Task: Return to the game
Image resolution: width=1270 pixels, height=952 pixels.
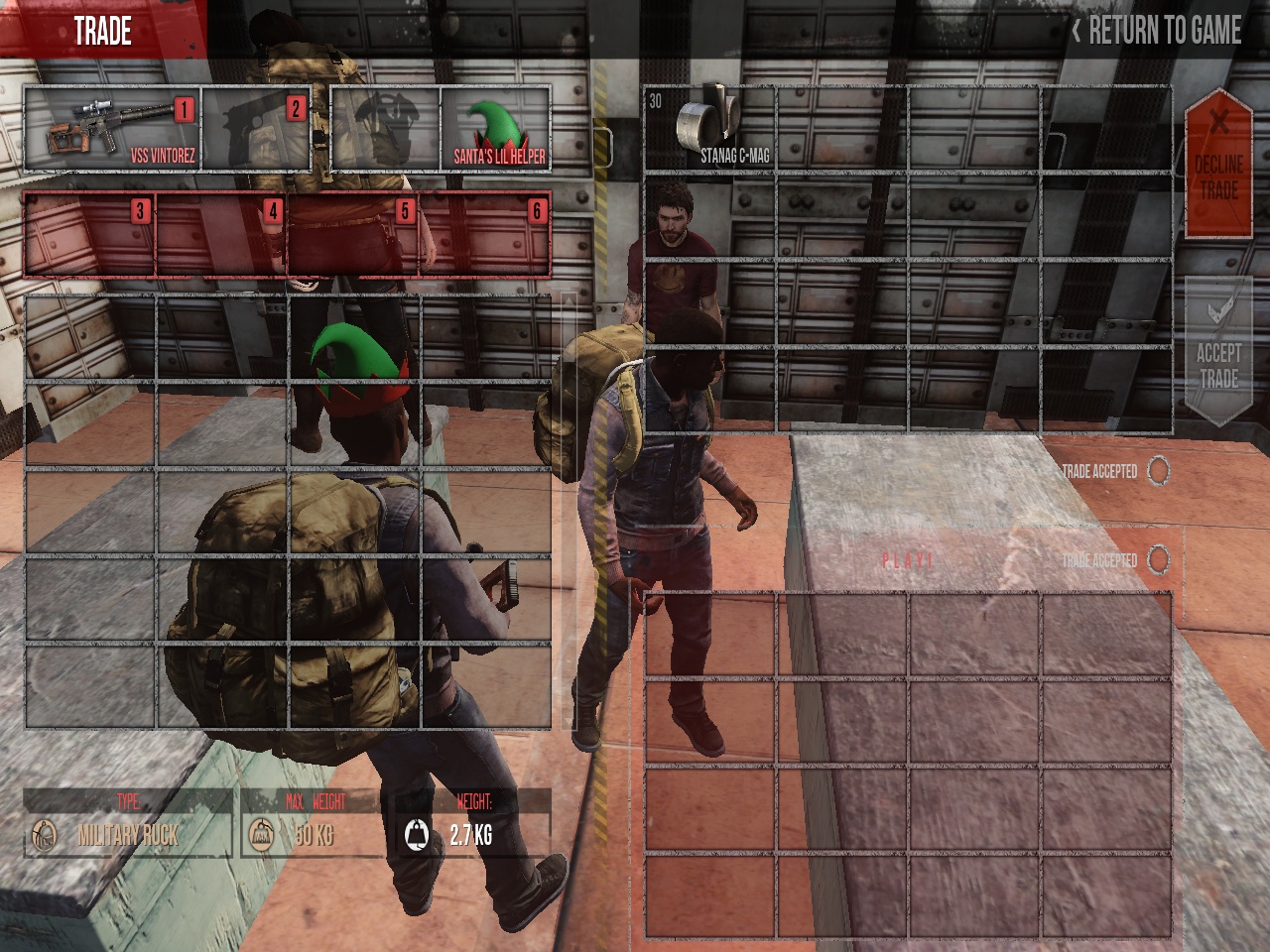Action: click(1156, 31)
